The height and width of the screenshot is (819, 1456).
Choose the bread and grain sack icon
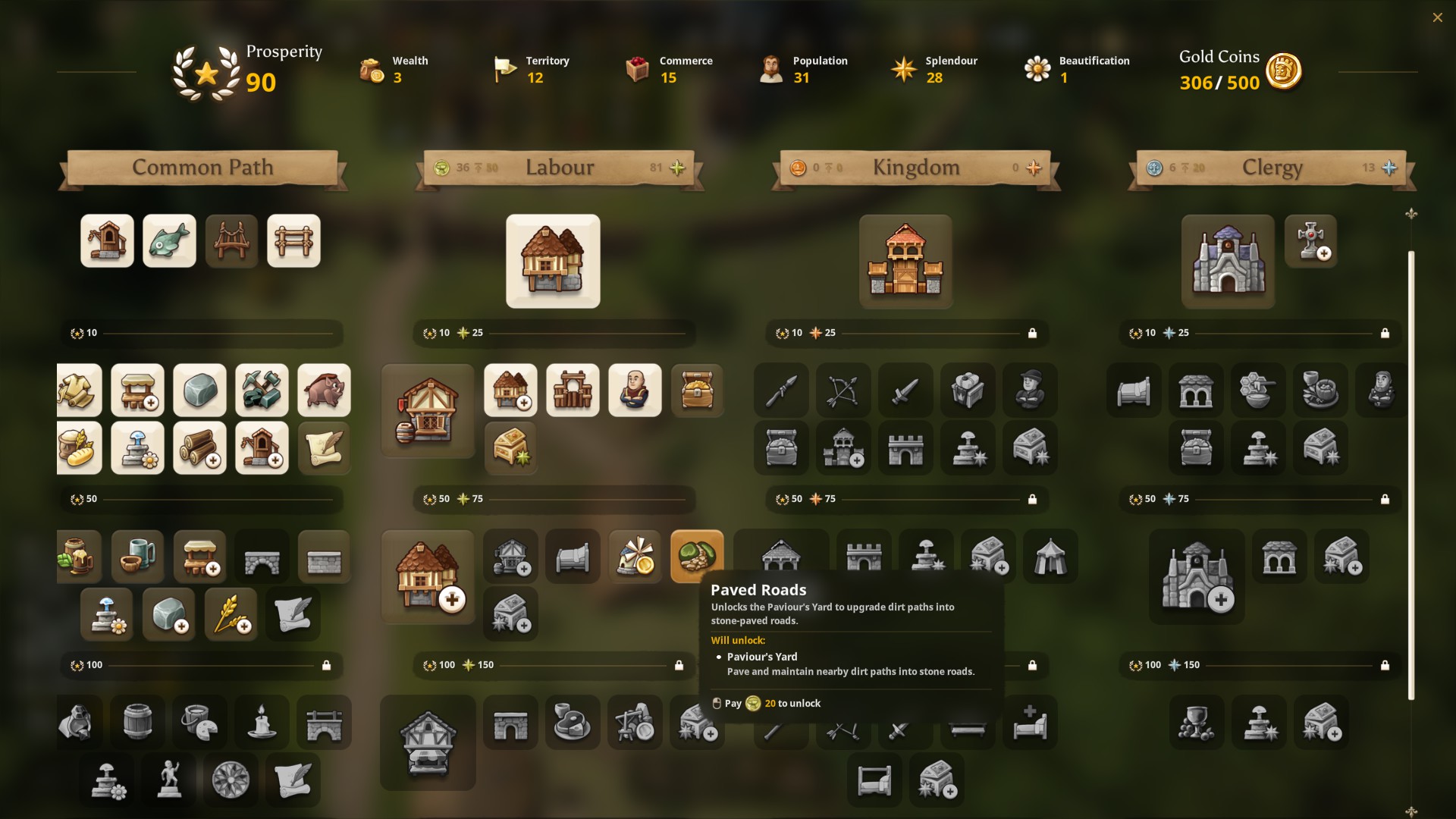tap(79, 448)
